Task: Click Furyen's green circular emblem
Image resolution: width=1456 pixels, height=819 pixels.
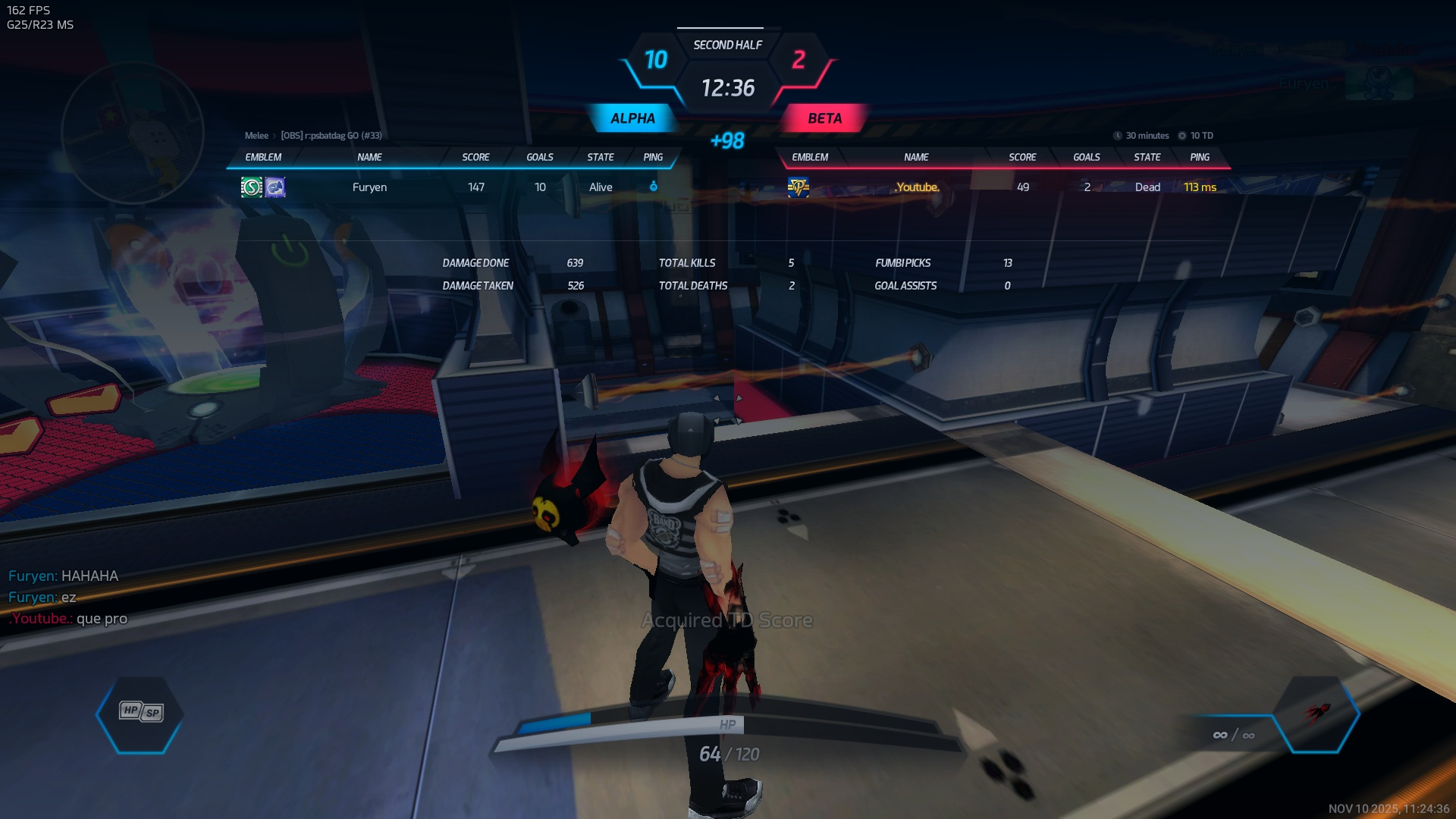Action: click(251, 187)
